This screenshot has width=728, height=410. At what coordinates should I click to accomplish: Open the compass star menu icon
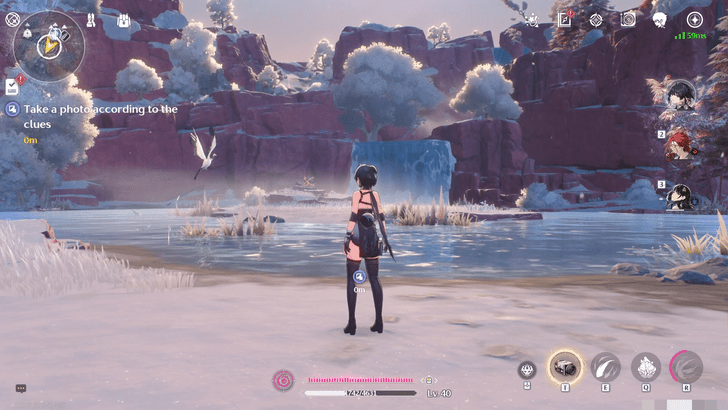tap(694, 19)
